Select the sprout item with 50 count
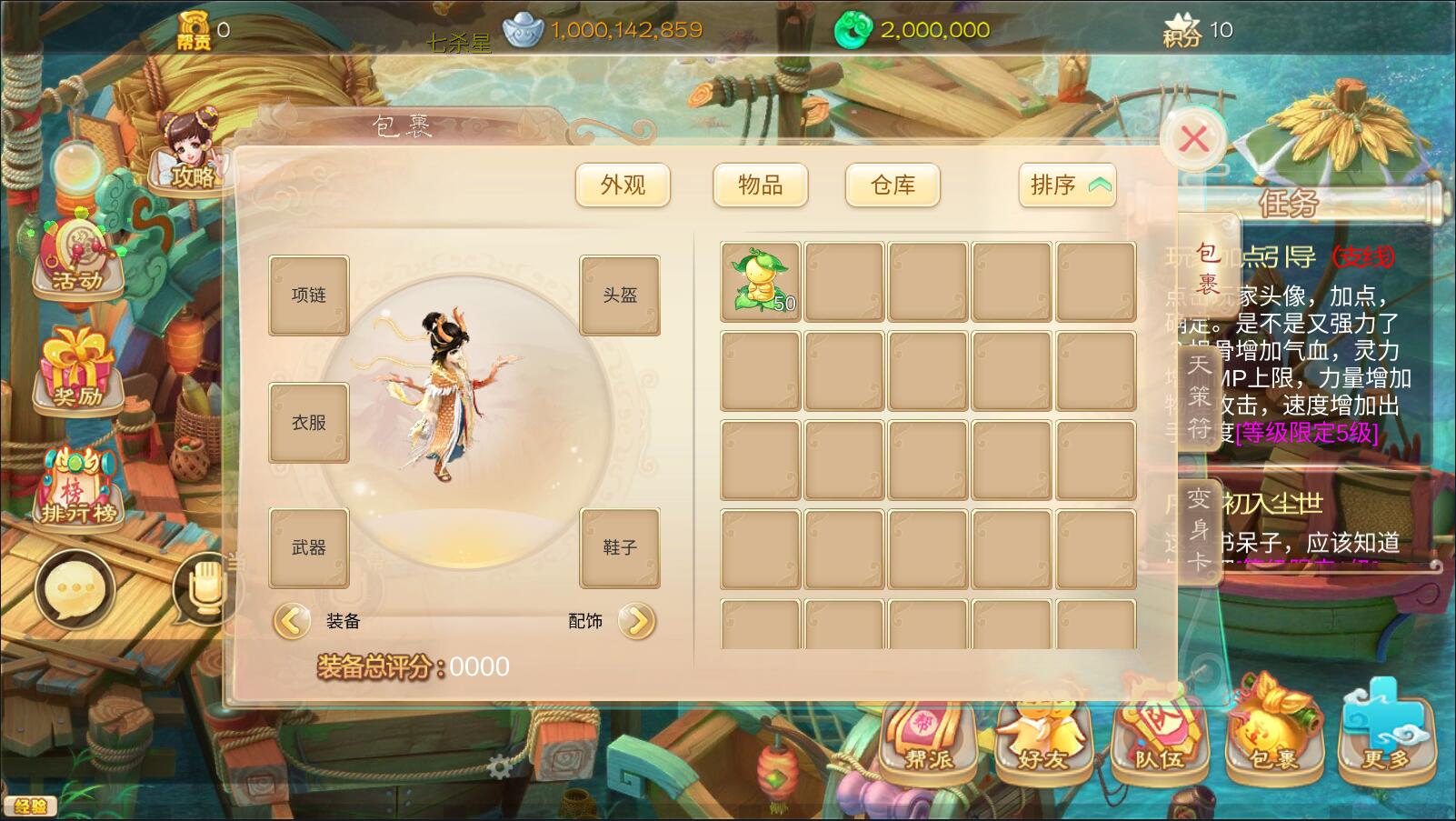Screen dimensions: 1456x821 pos(761,282)
